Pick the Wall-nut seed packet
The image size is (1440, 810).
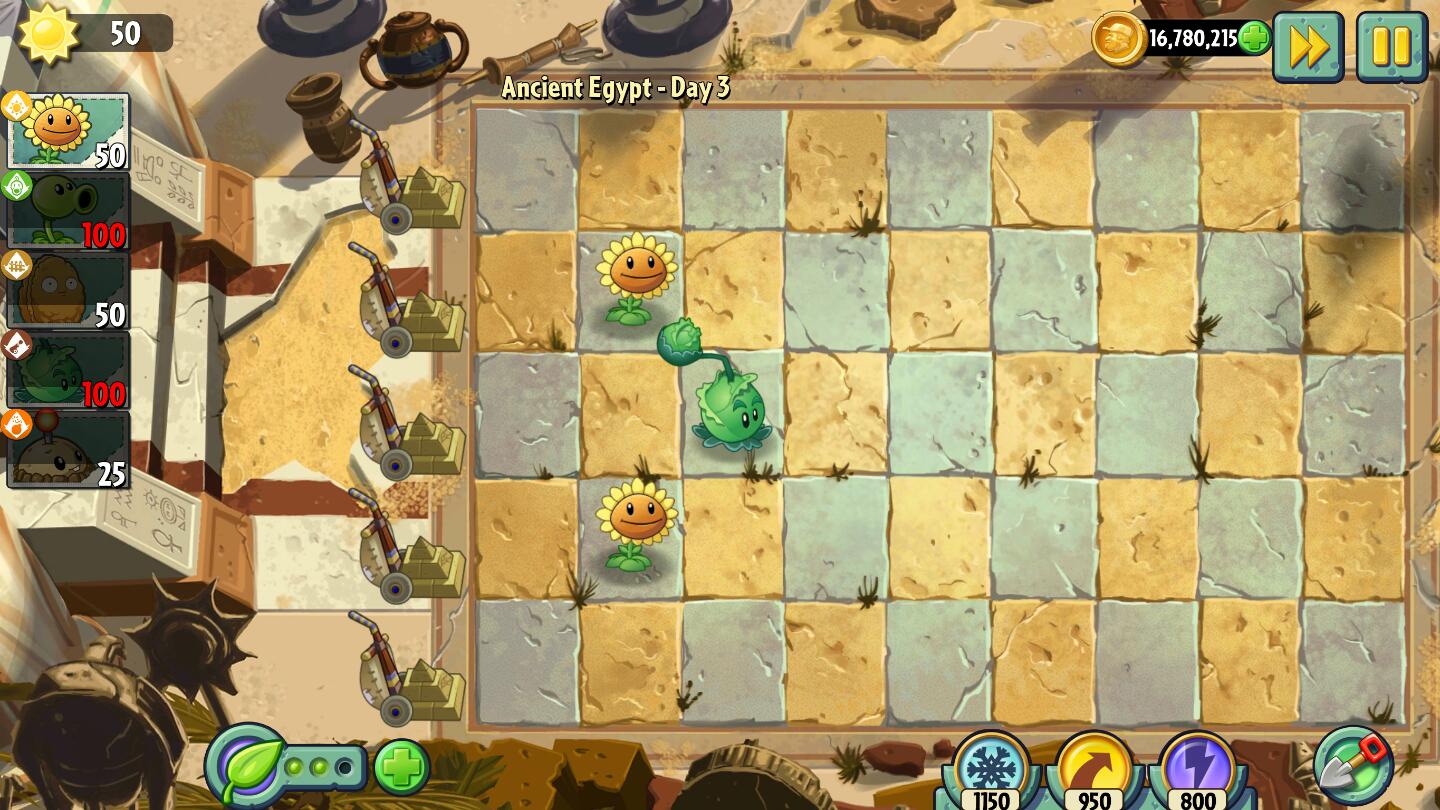coord(68,291)
